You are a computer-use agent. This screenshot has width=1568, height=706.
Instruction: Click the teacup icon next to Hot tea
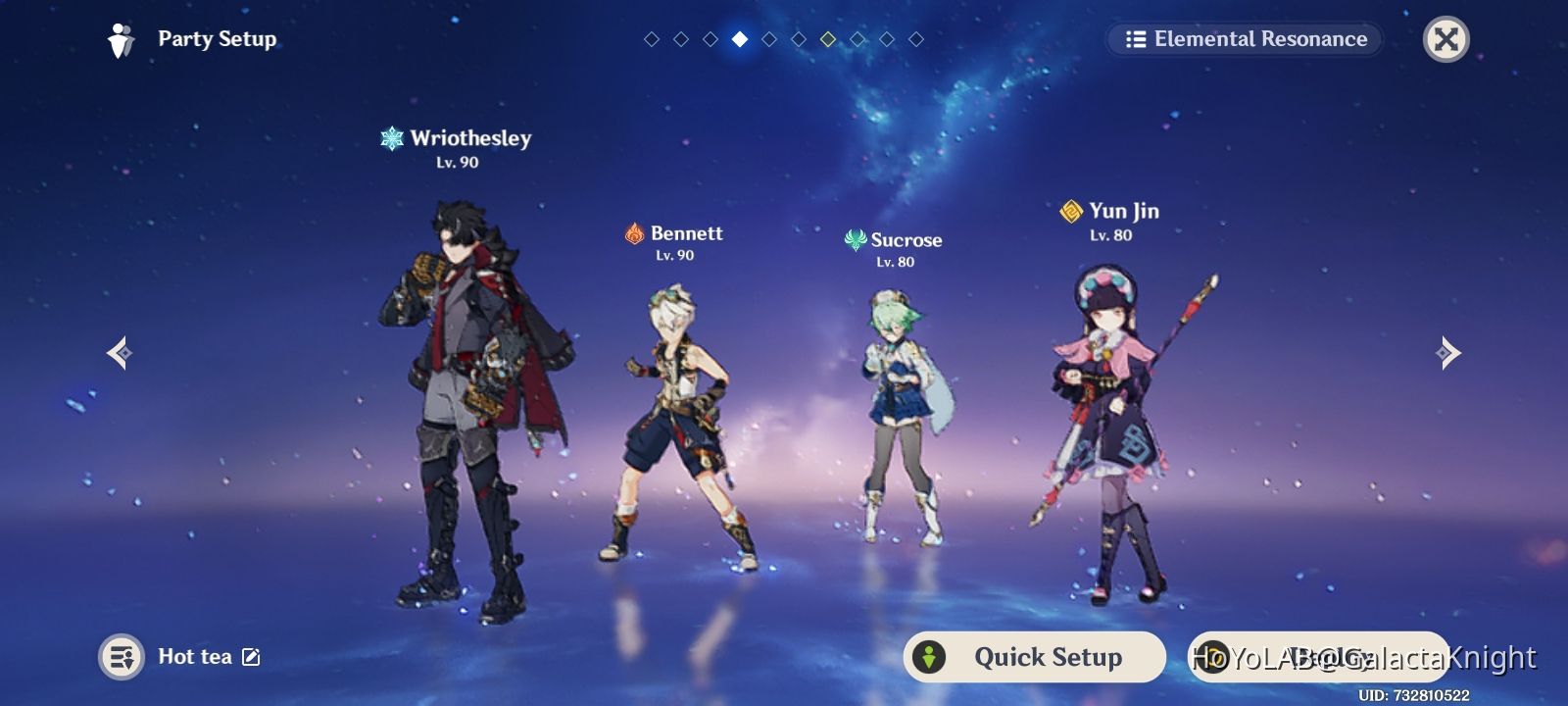pyautogui.click(x=120, y=657)
